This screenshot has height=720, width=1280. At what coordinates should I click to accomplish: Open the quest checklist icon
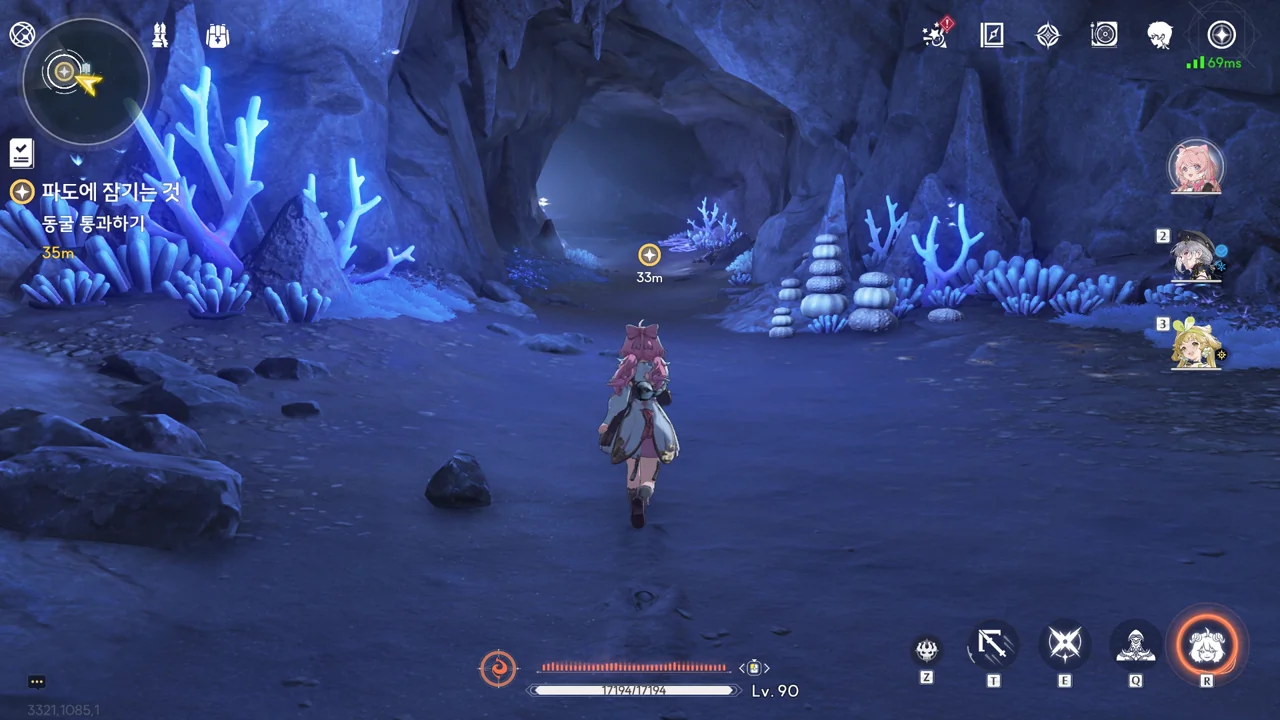[x=21, y=153]
